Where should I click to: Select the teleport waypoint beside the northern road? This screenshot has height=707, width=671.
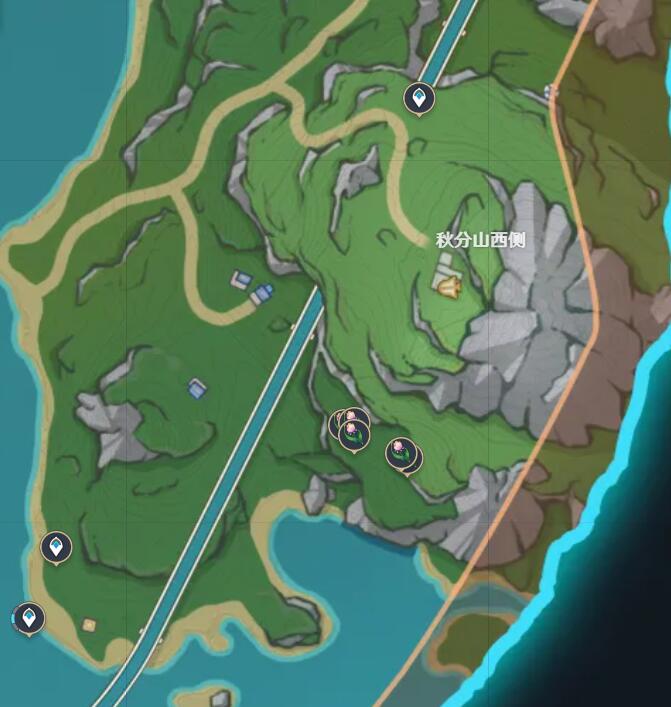click(418, 98)
